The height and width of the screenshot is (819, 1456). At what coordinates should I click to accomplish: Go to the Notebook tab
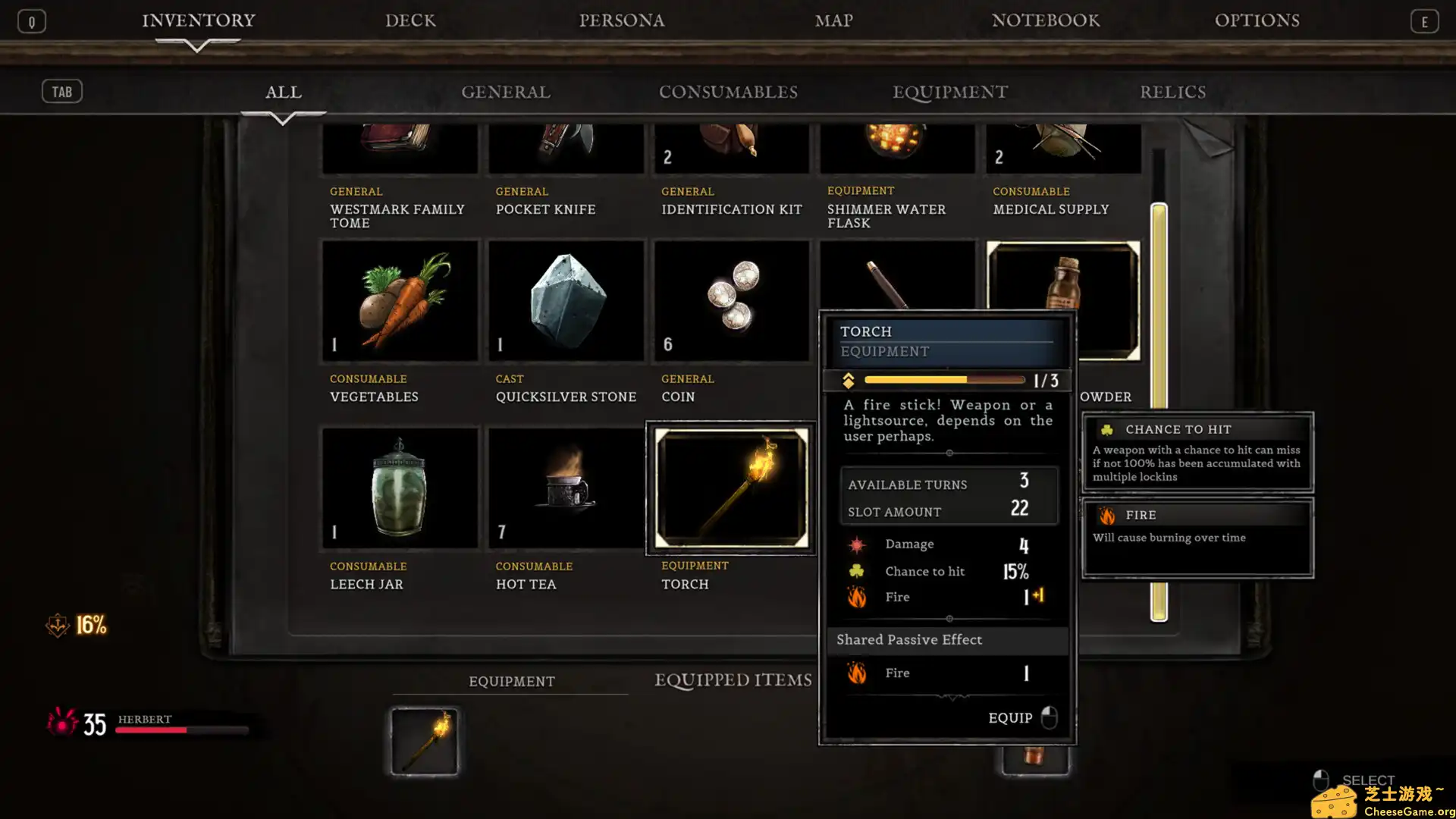coord(1045,20)
